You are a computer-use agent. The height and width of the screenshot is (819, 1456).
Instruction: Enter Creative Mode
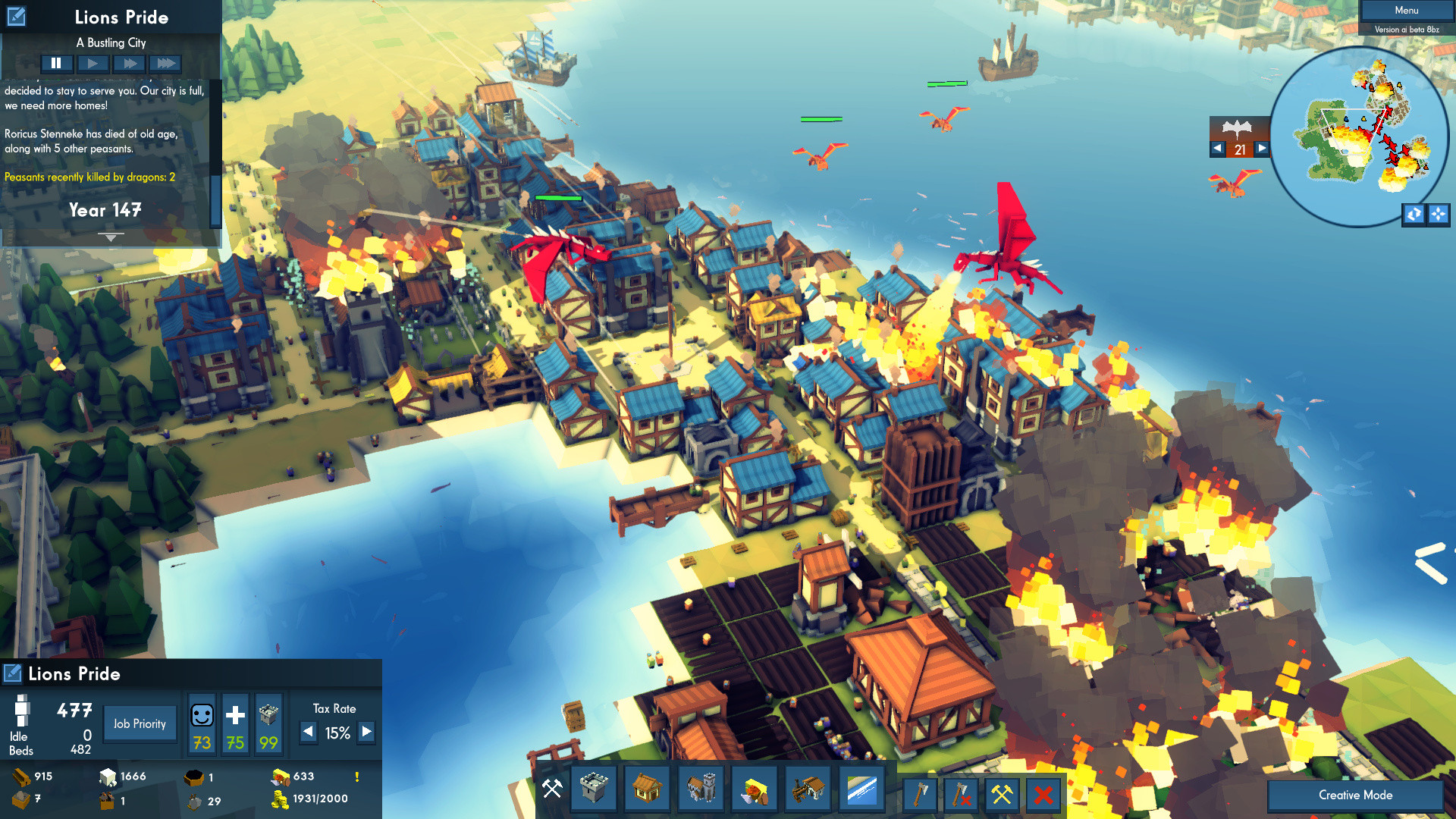[x=1354, y=795]
